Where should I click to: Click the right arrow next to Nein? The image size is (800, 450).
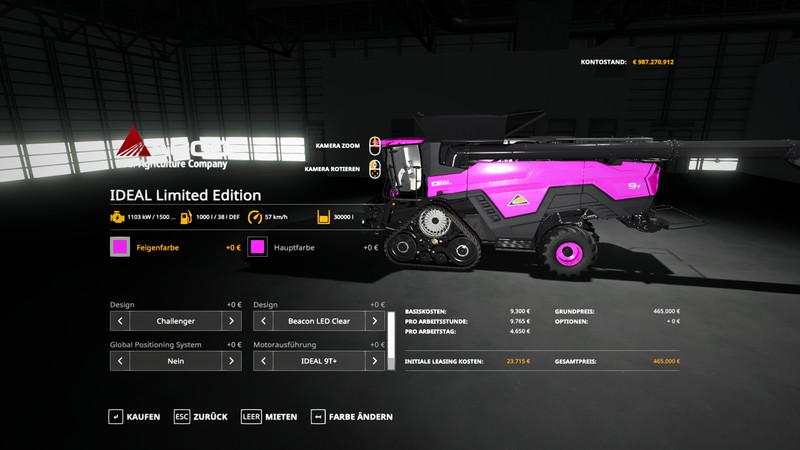(x=231, y=362)
